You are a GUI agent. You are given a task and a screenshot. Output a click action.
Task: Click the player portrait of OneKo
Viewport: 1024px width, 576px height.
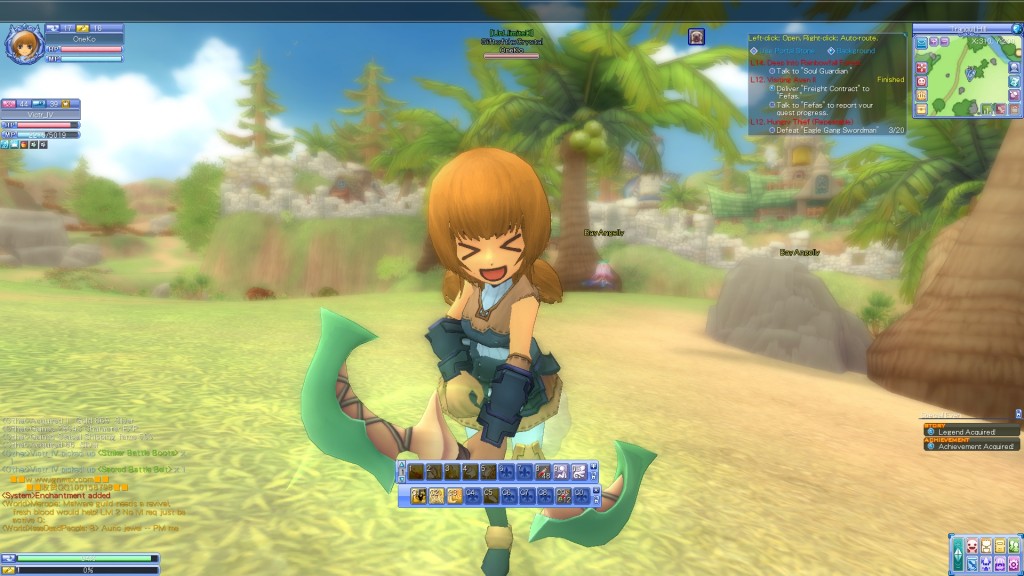(x=23, y=45)
